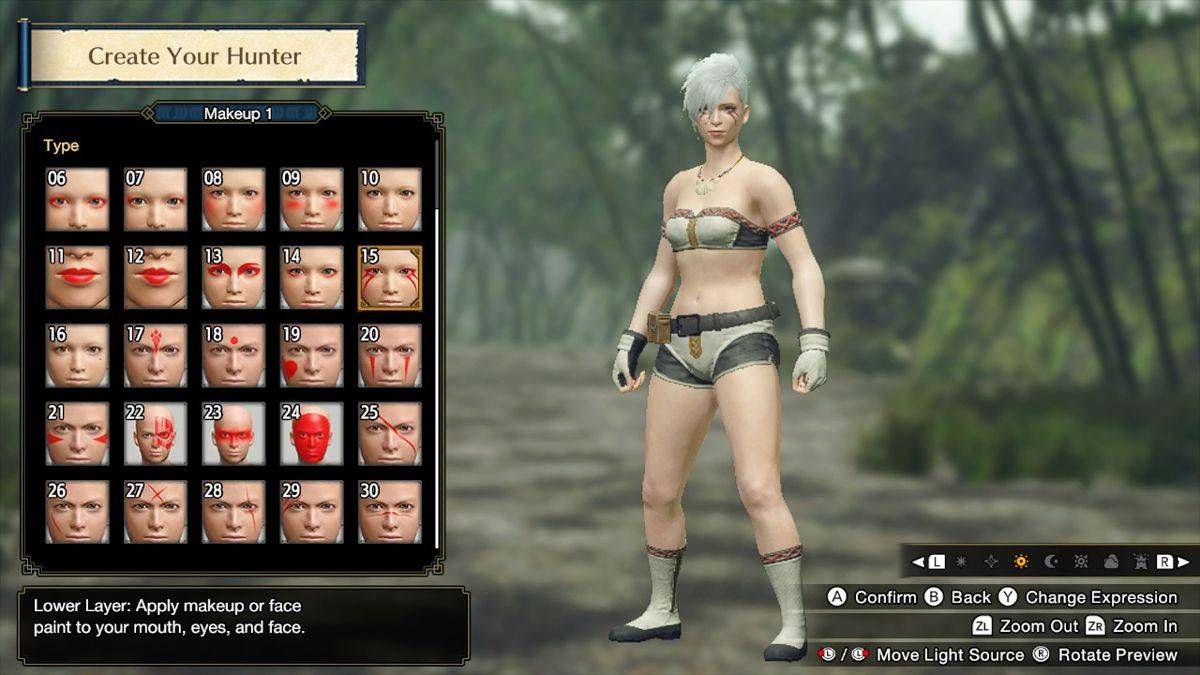This screenshot has width=1200, height=675.
Task: Select makeup type 30 nose bridge stripe
Action: click(x=390, y=511)
